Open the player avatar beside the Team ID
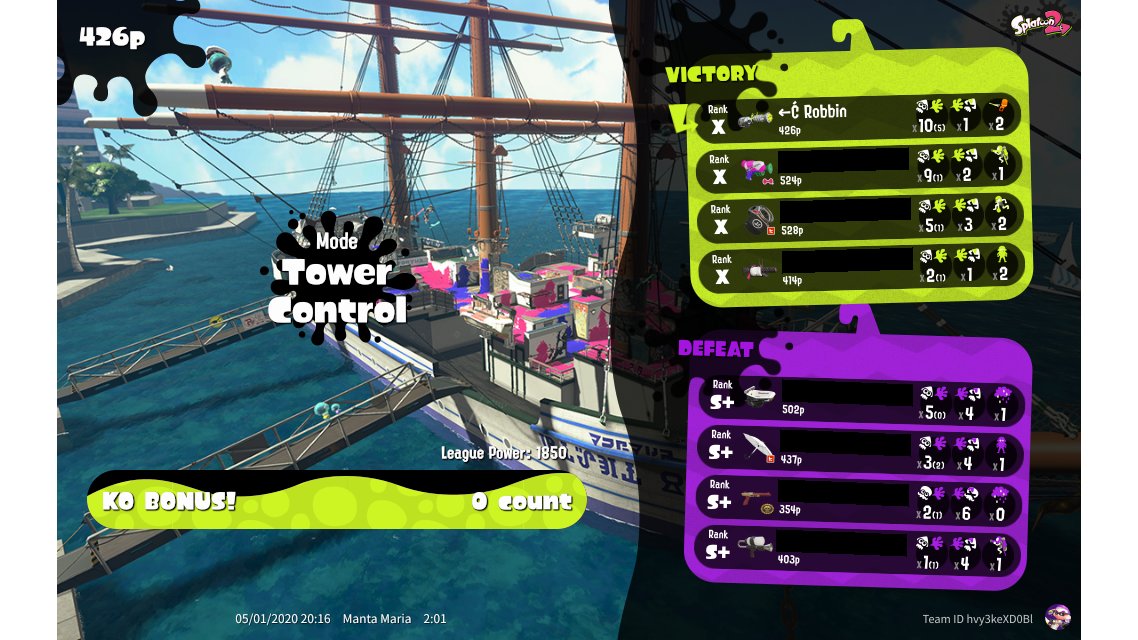The height and width of the screenshot is (640, 1138). [x=1057, y=618]
